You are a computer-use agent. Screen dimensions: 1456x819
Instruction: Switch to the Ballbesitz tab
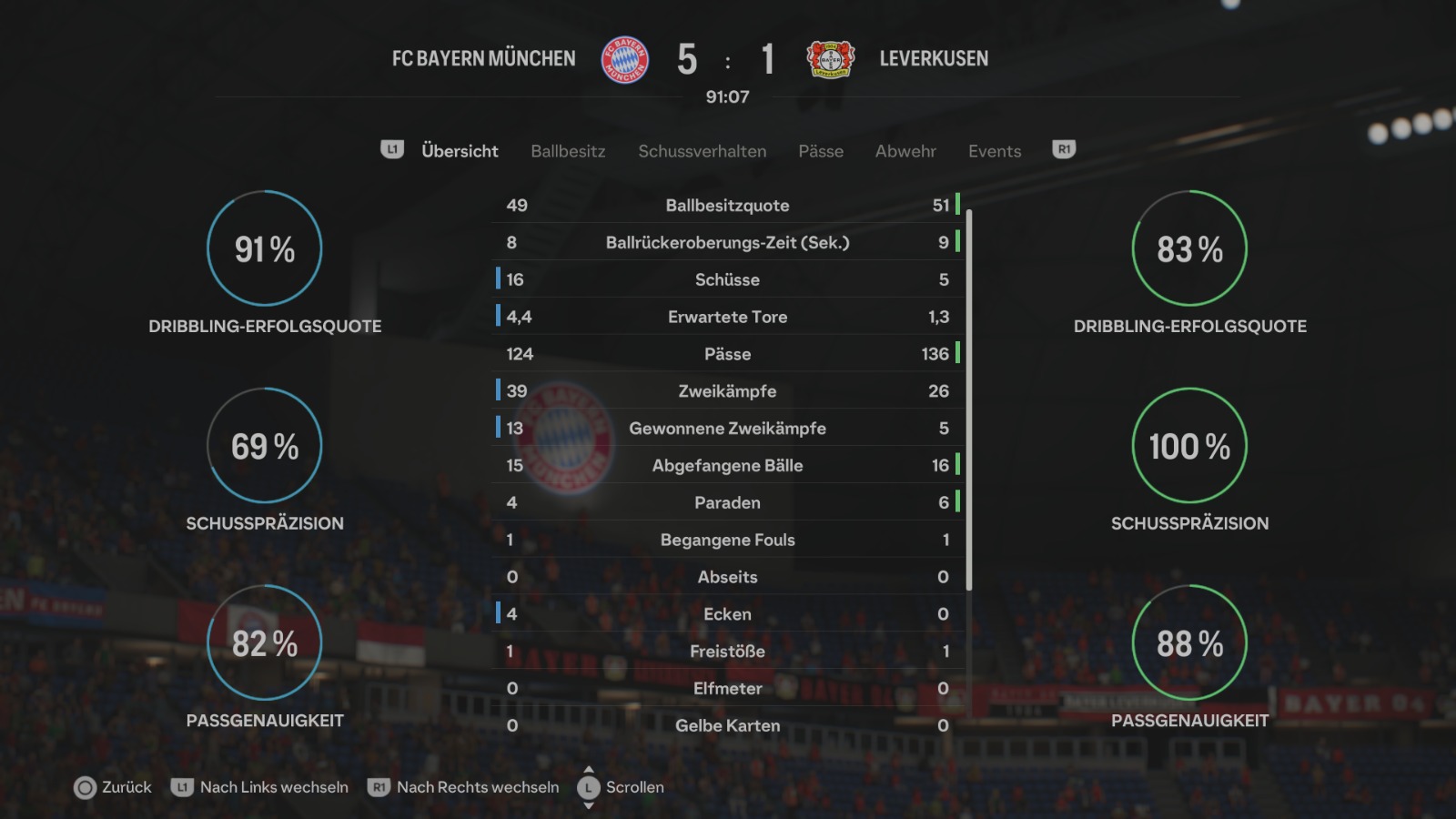pyautogui.click(x=568, y=151)
